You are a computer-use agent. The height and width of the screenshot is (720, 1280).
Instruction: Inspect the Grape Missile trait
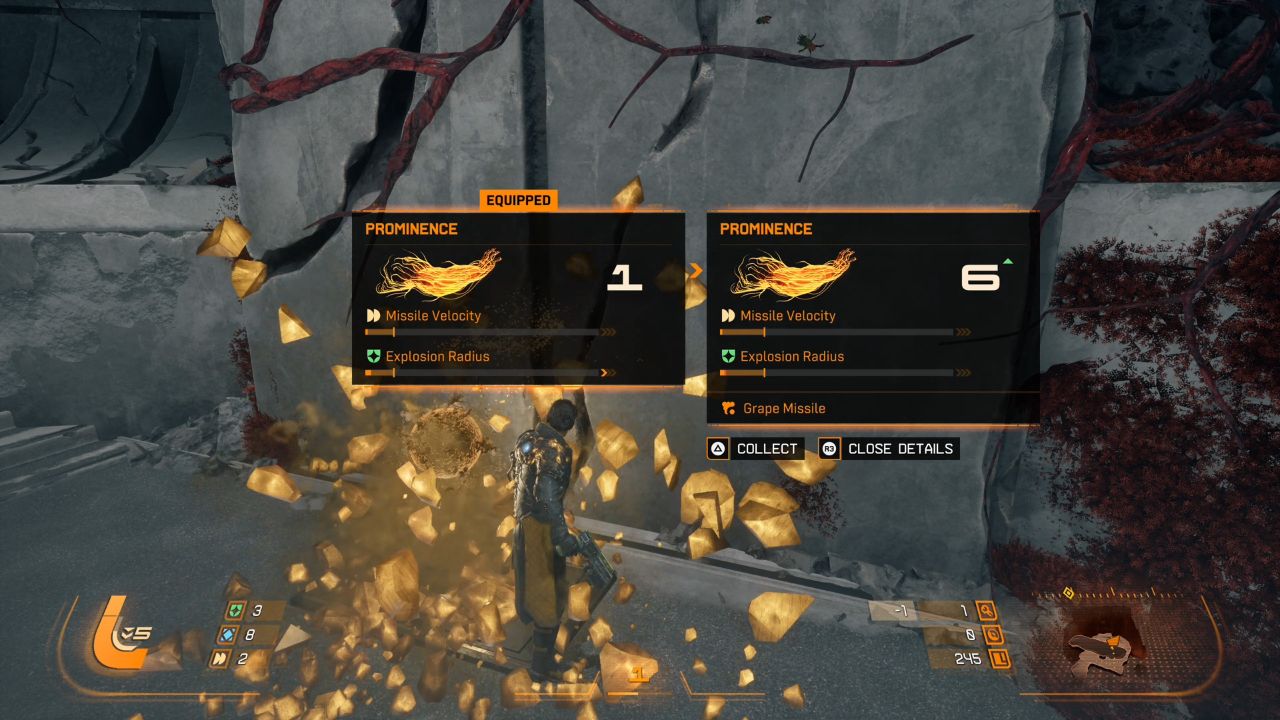[784, 409]
